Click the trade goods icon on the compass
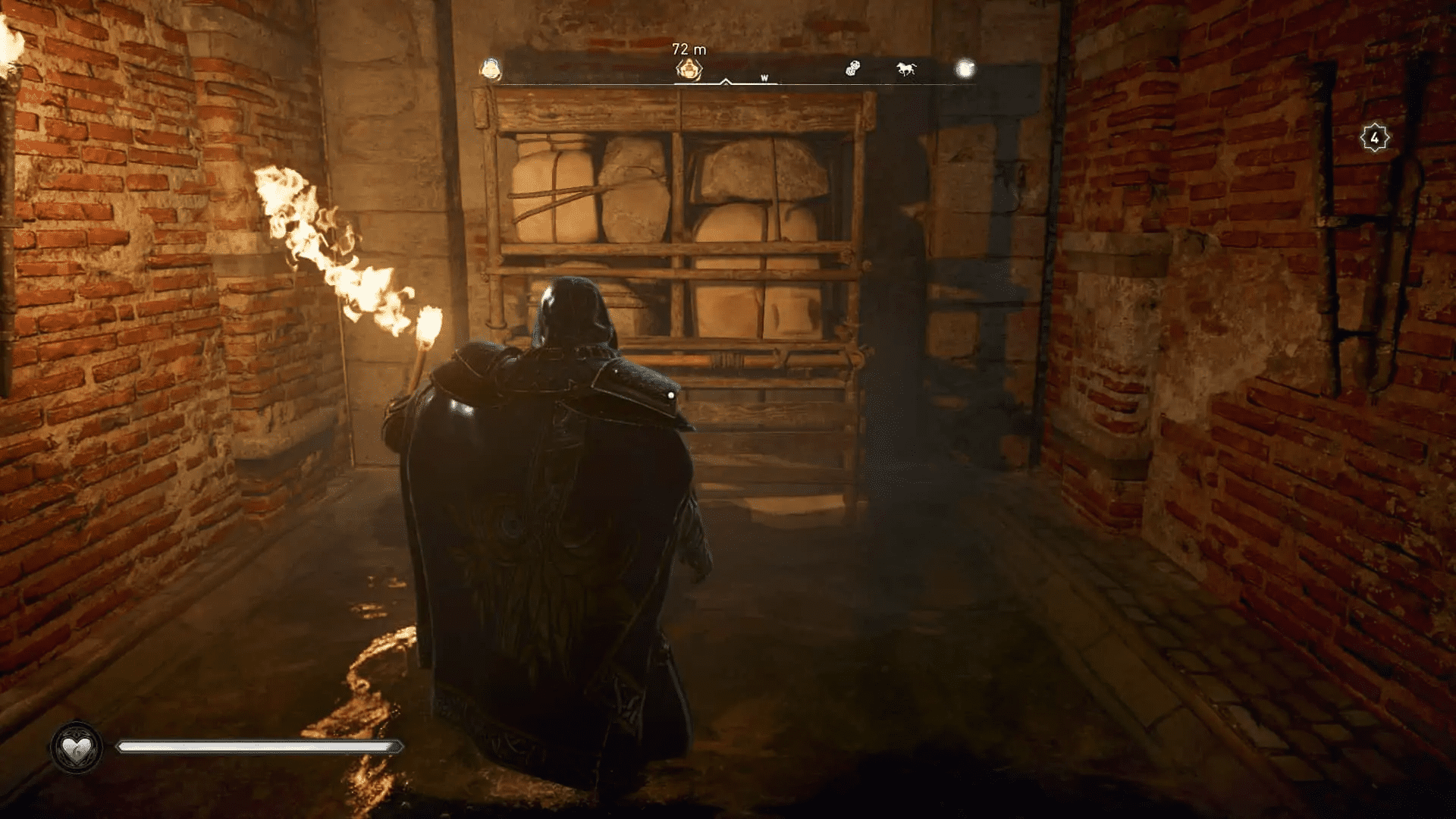Screen dimensions: 1456x819 pos(853,68)
